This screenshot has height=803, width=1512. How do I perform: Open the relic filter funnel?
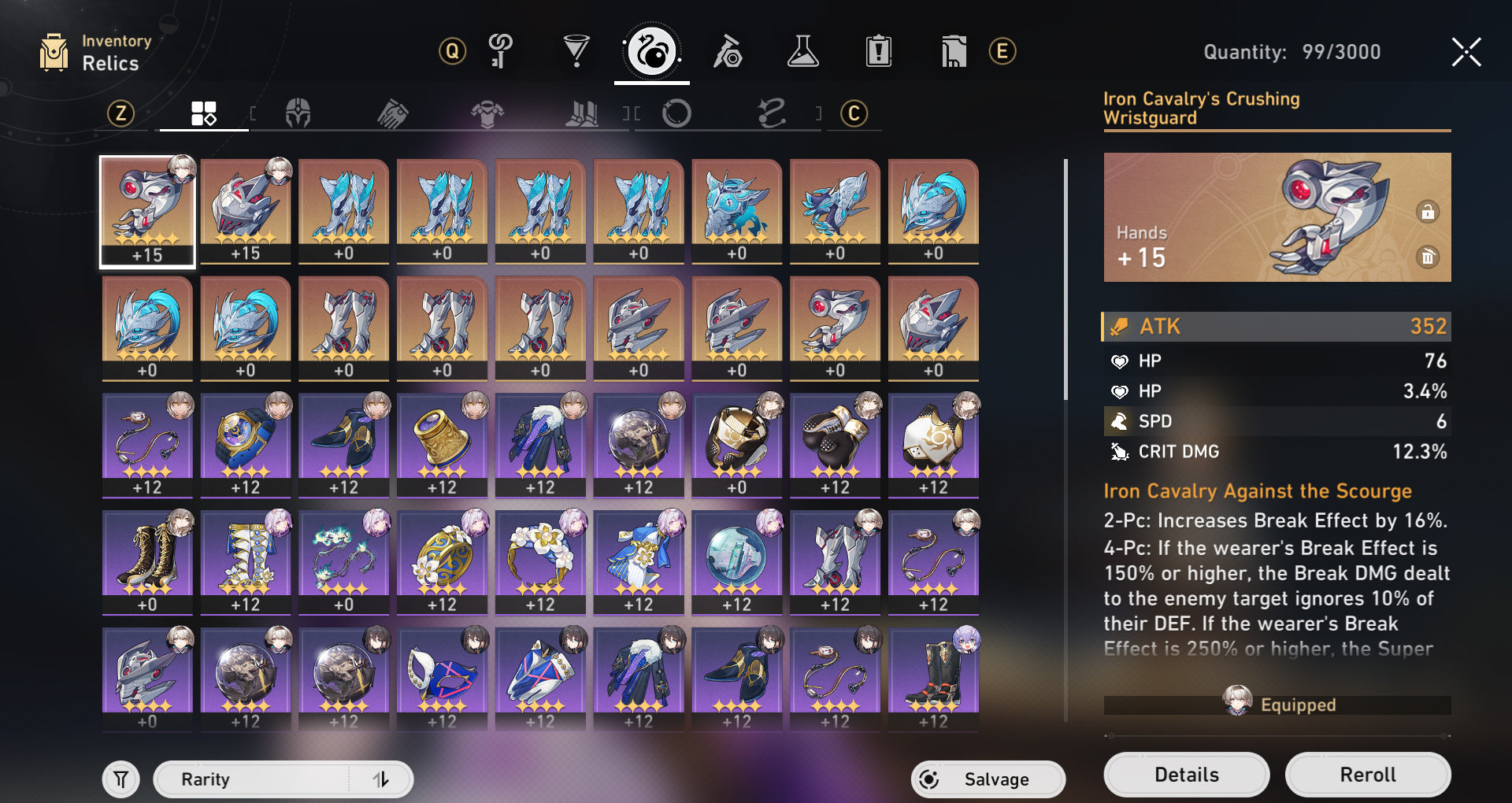click(x=120, y=779)
